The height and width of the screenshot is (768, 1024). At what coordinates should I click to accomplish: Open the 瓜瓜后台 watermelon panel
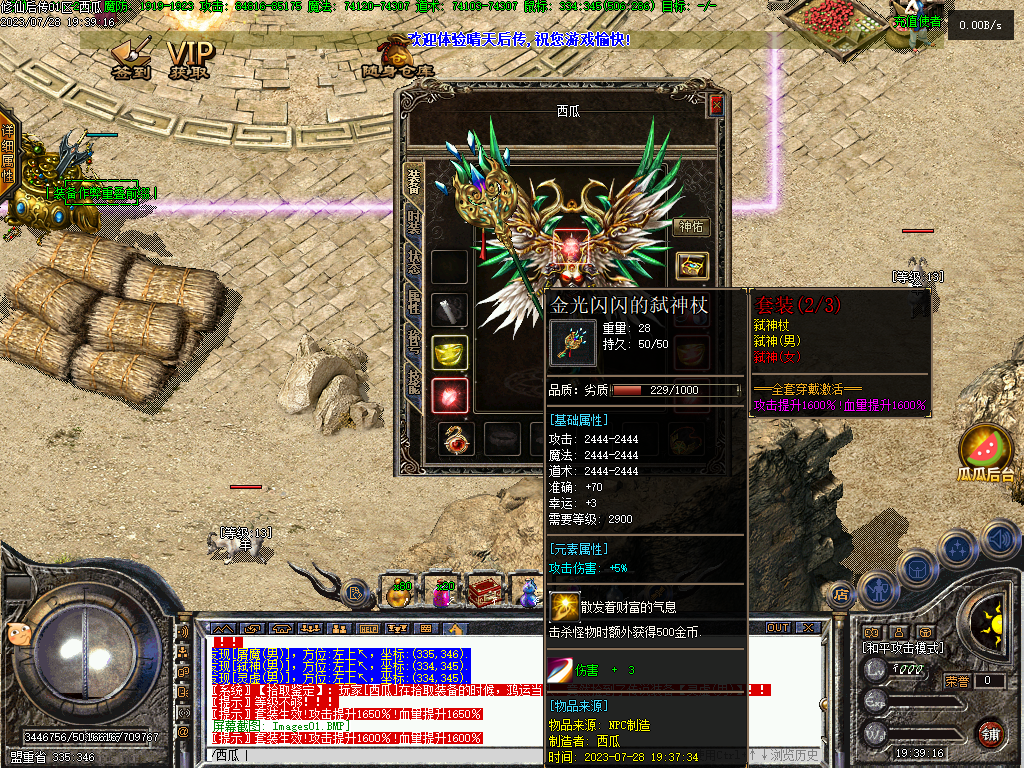click(985, 453)
